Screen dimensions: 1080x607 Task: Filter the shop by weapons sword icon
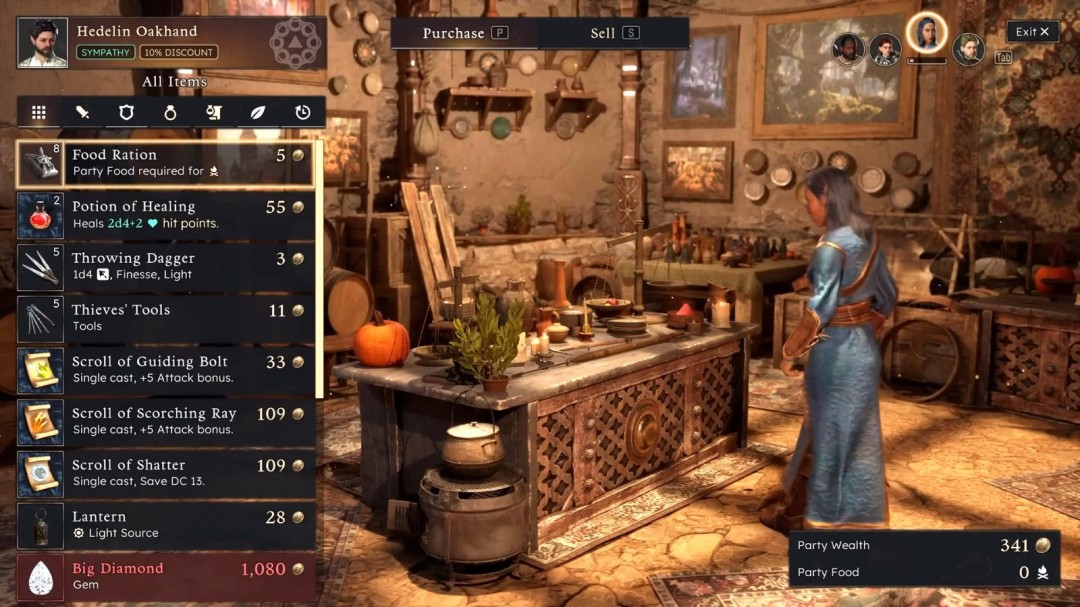(x=83, y=113)
